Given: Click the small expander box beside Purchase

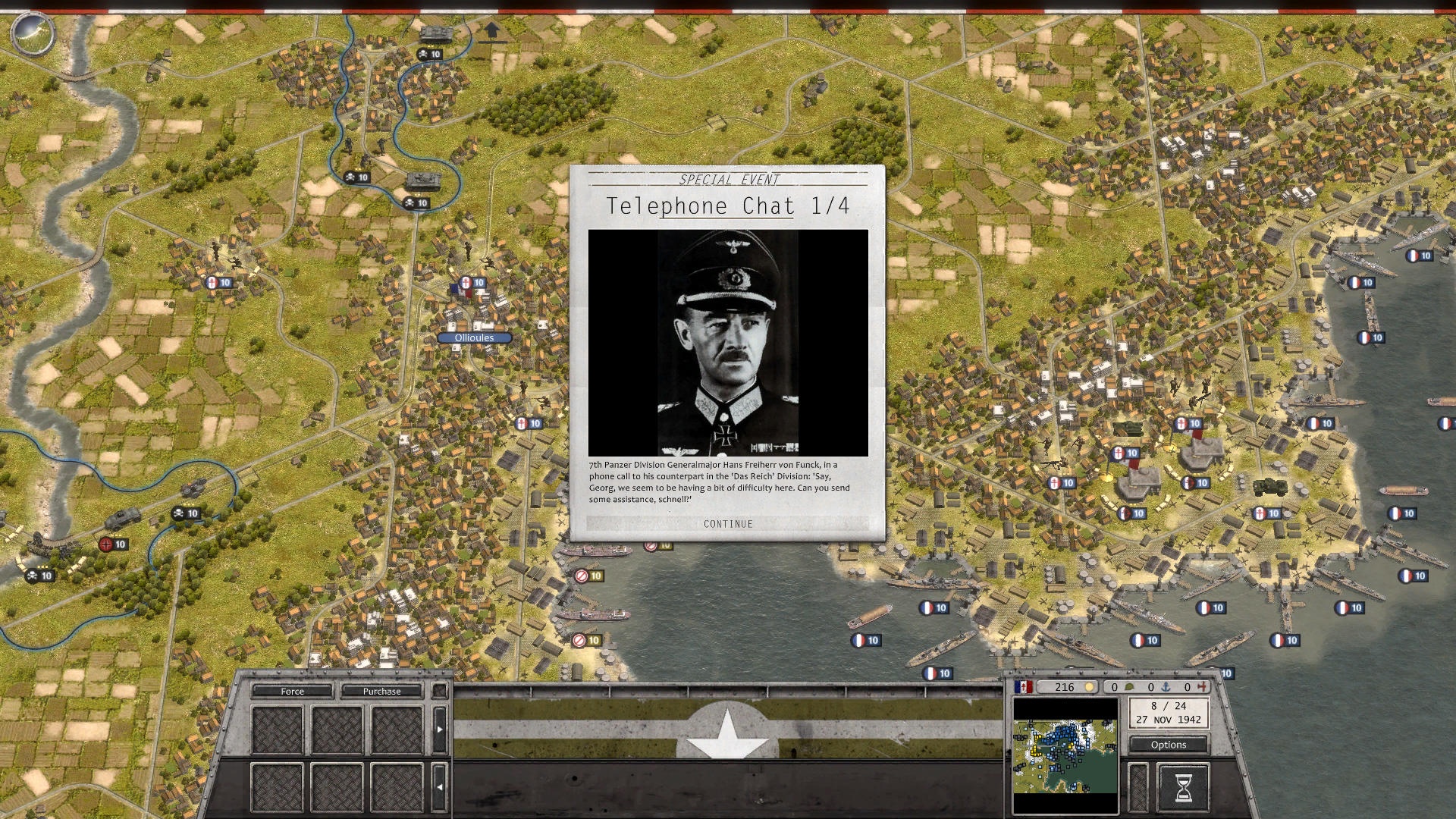Looking at the screenshot, I should coord(438,692).
